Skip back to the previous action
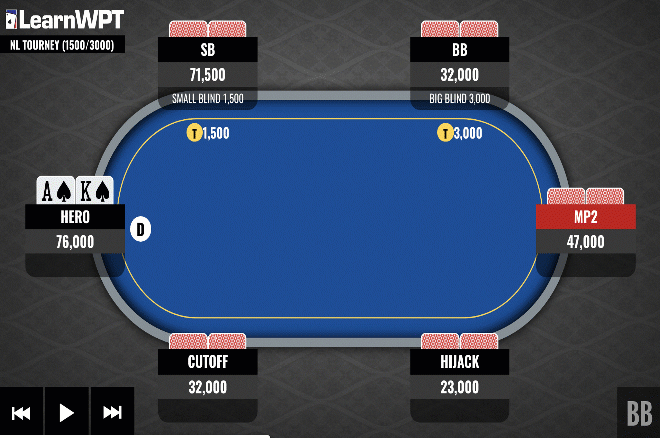Viewport: 660px width, 438px height. point(21,412)
